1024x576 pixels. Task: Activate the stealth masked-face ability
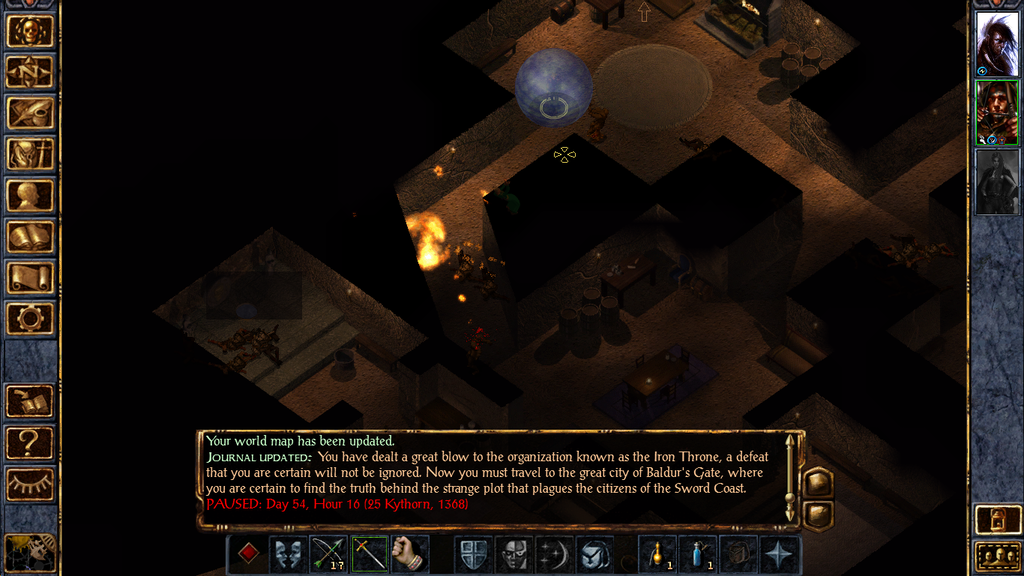(515, 554)
